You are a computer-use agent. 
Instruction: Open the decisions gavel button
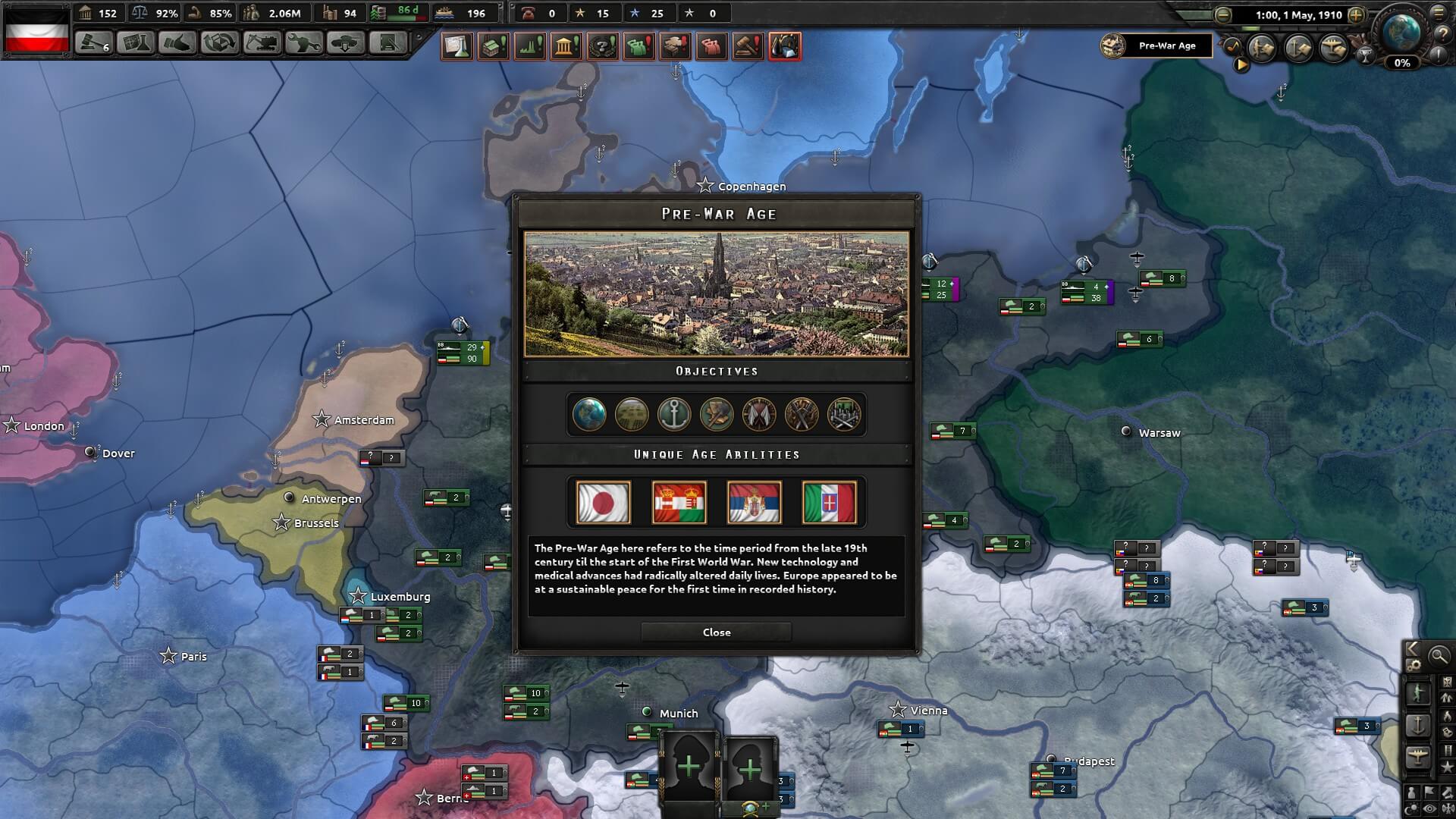tap(94, 42)
